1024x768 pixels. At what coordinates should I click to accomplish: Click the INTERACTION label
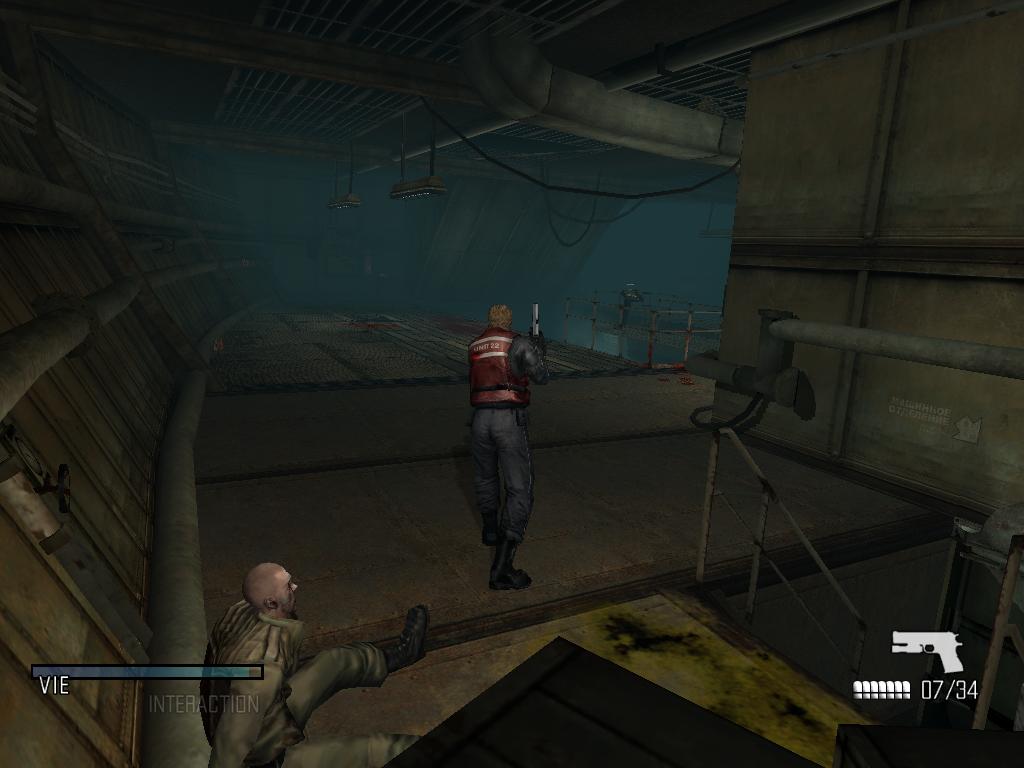click(203, 704)
